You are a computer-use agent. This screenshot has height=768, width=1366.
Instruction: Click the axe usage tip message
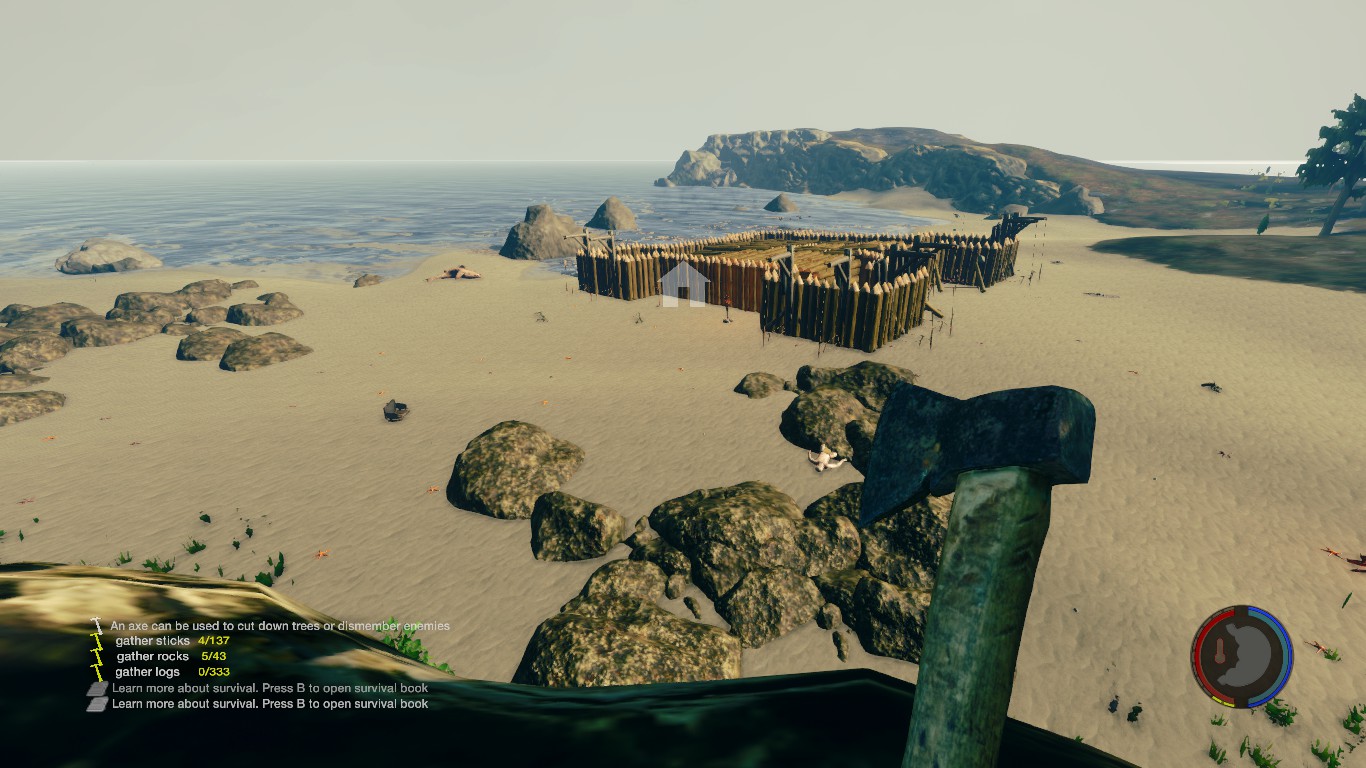tap(280, 626)
